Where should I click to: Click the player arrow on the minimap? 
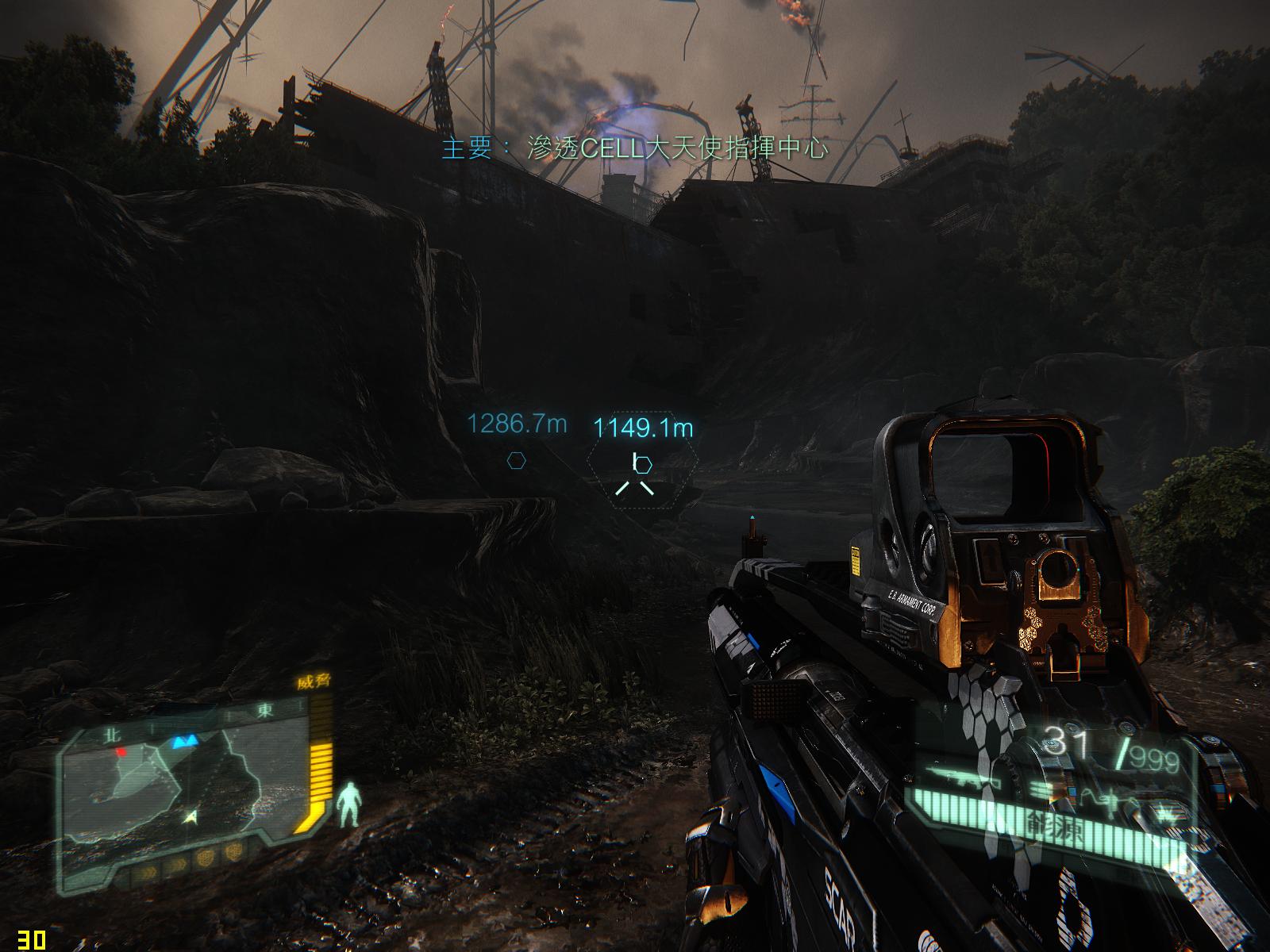tap(190, 815)
